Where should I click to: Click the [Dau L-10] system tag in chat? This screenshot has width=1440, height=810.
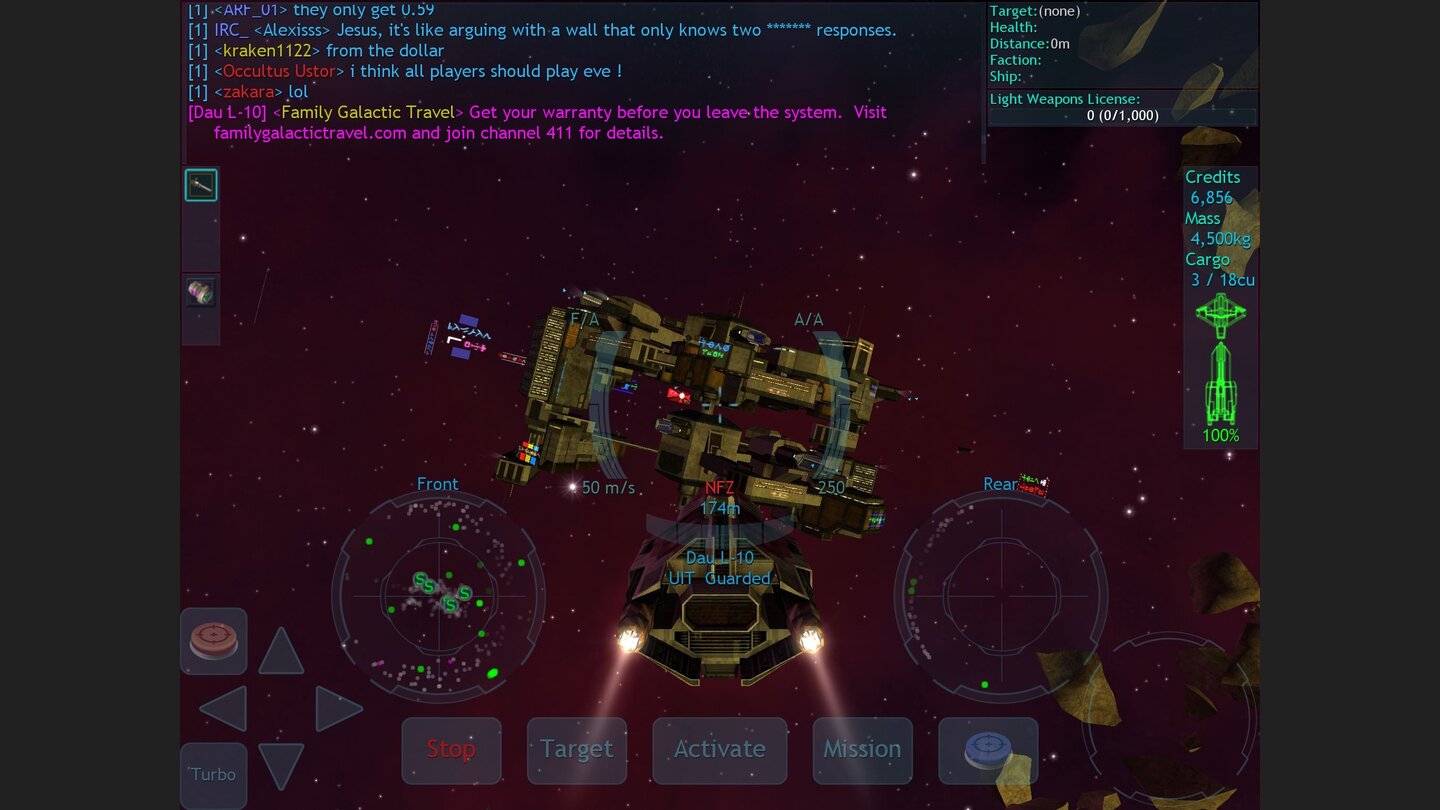[x=226, y=112]
